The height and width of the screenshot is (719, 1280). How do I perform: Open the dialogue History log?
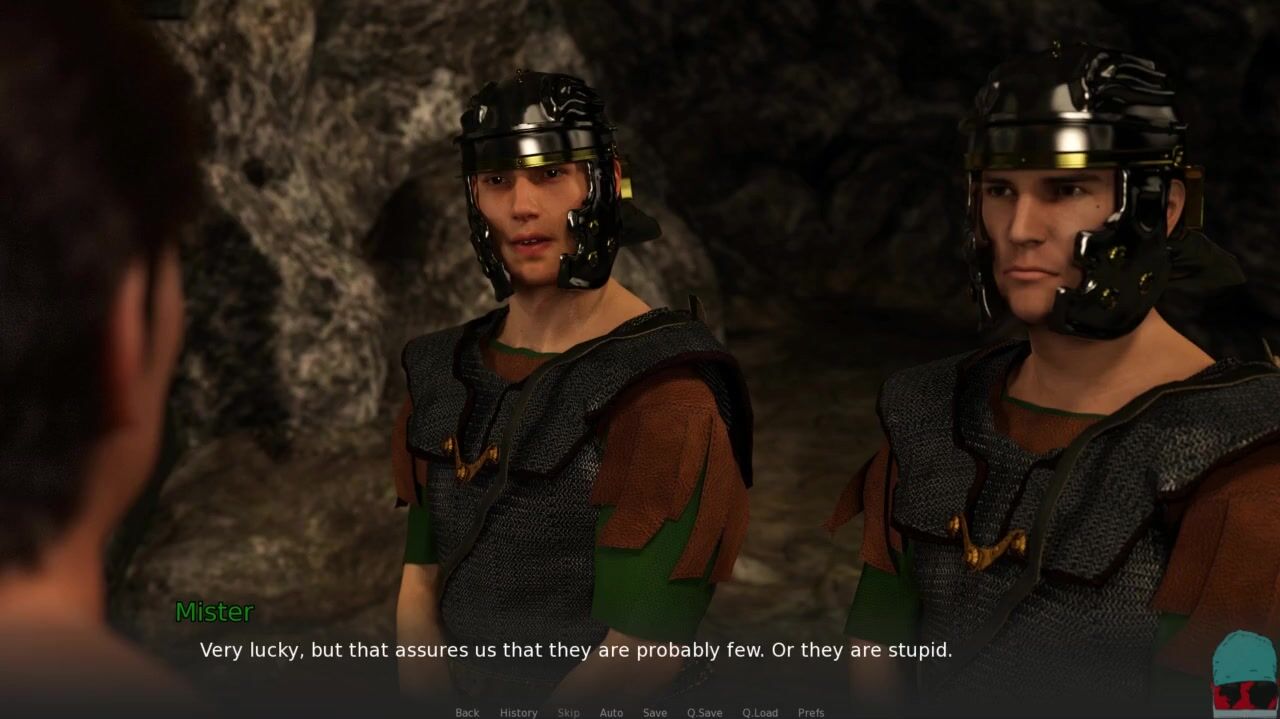(x=518, y=712)
